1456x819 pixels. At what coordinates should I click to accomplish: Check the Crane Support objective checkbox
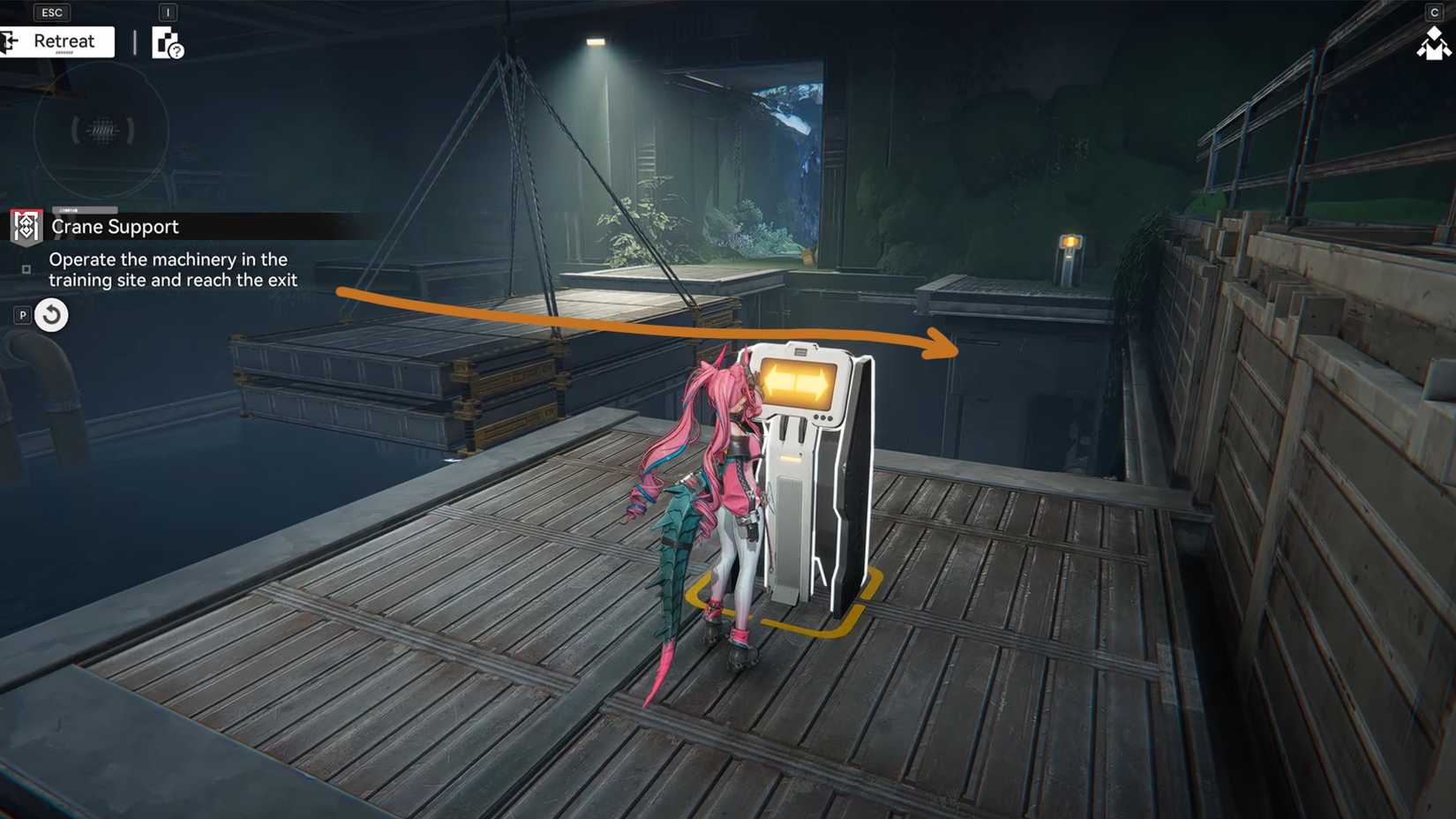click(26, 268)
